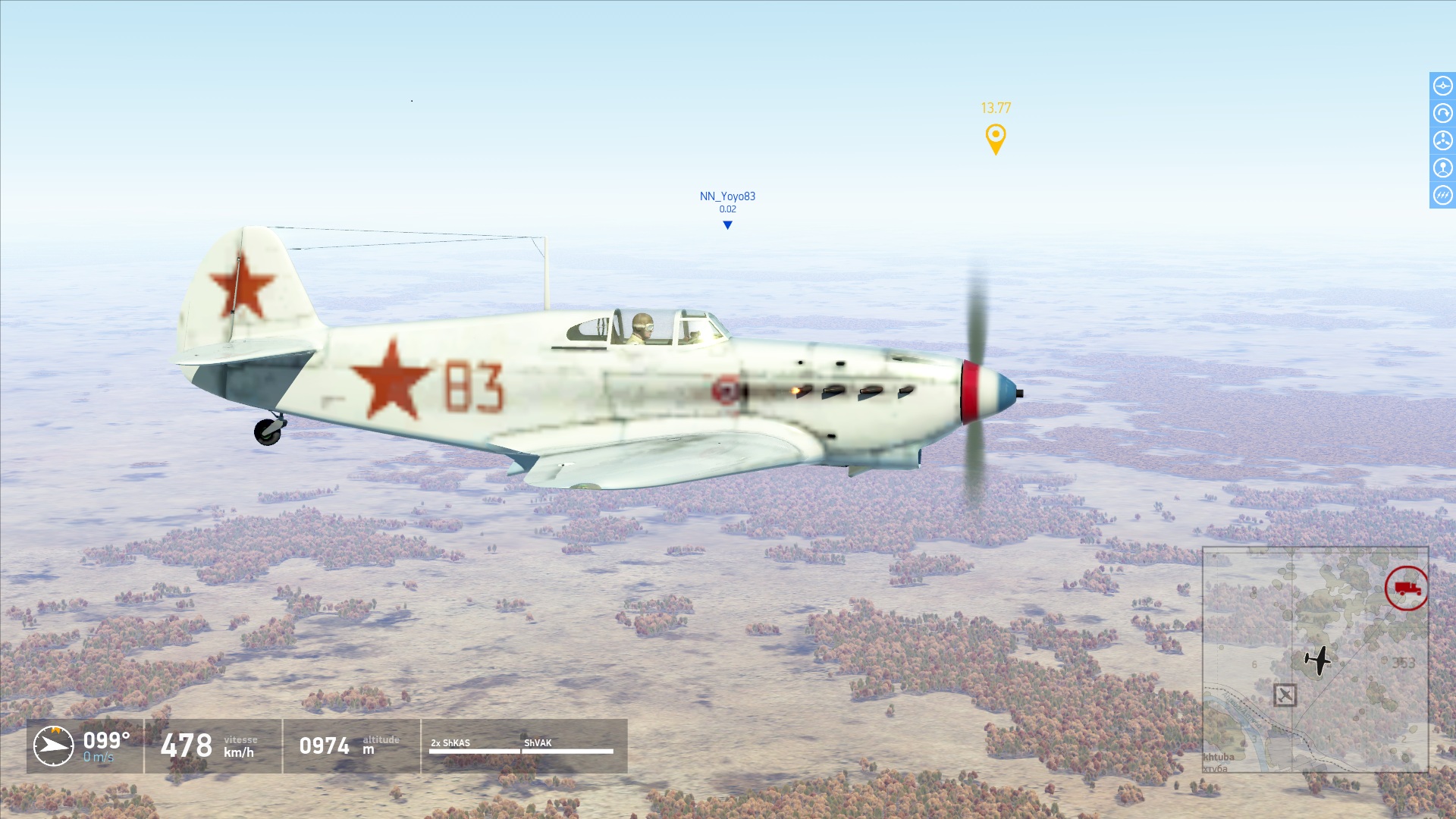This screenshot has width=1456, height=819.
Task: Select the yellow waypoint pin marker
Action: [995, 139]
